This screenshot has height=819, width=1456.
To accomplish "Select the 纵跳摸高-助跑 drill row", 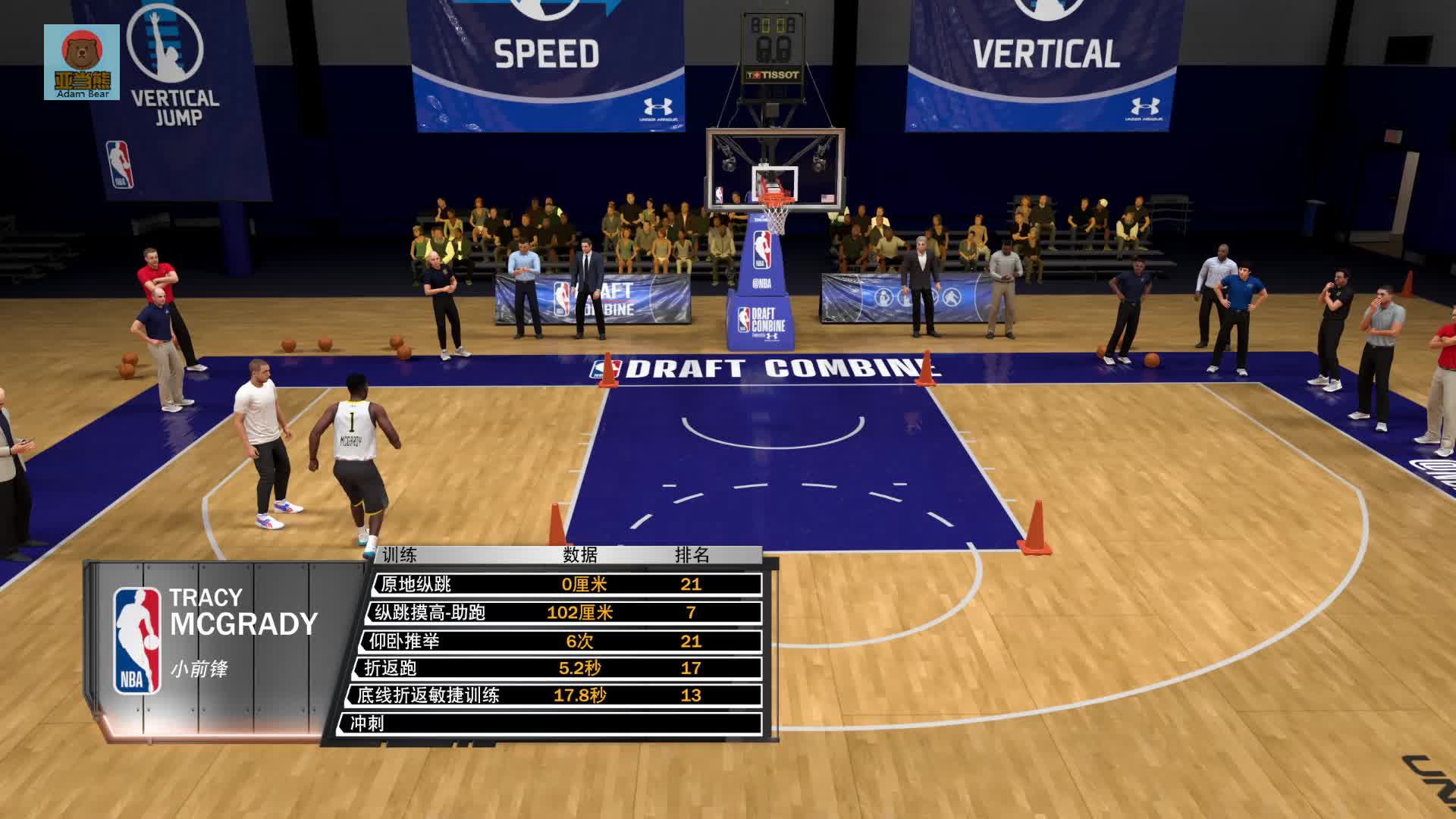I will click(565, 612).
